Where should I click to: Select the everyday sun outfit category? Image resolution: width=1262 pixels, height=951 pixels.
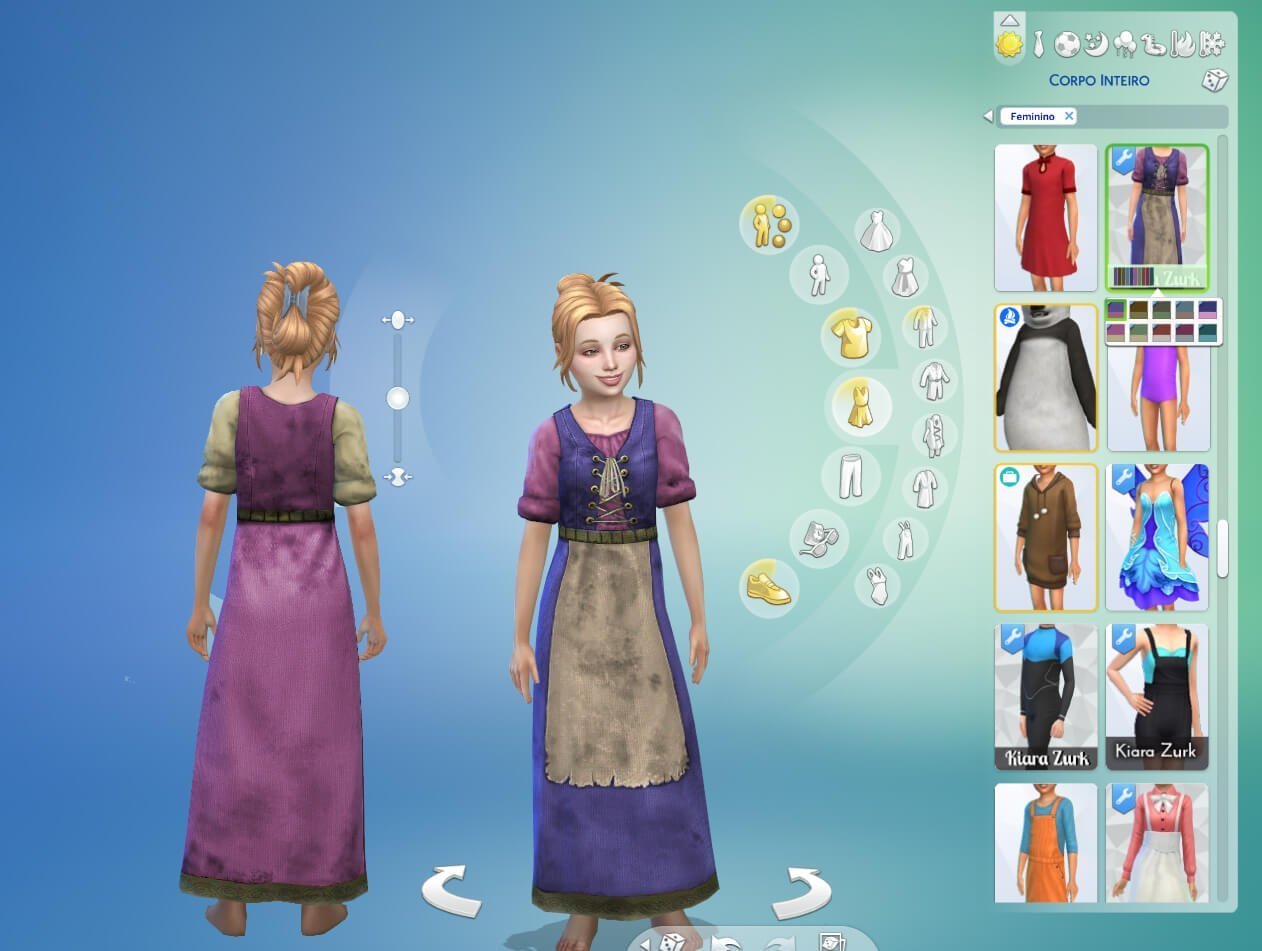click(1009, 44)
